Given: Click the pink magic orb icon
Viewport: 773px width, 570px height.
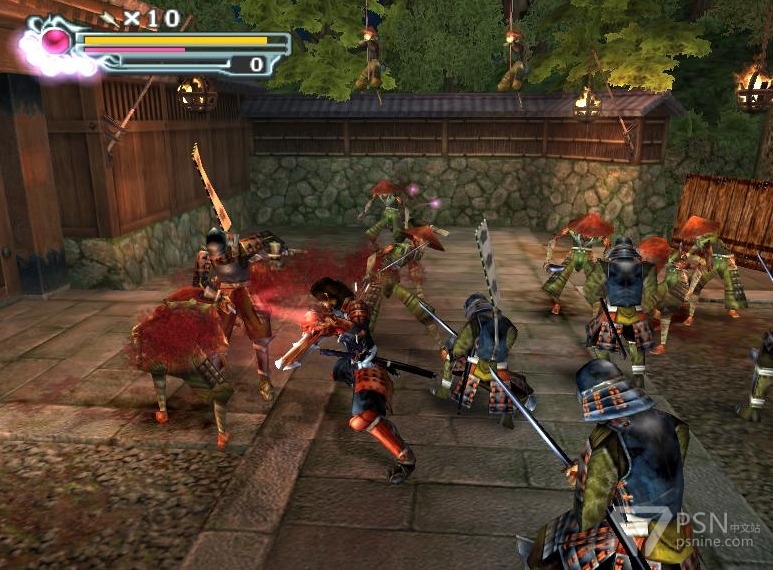Looking at the screenshot, I should click(55, 41).
